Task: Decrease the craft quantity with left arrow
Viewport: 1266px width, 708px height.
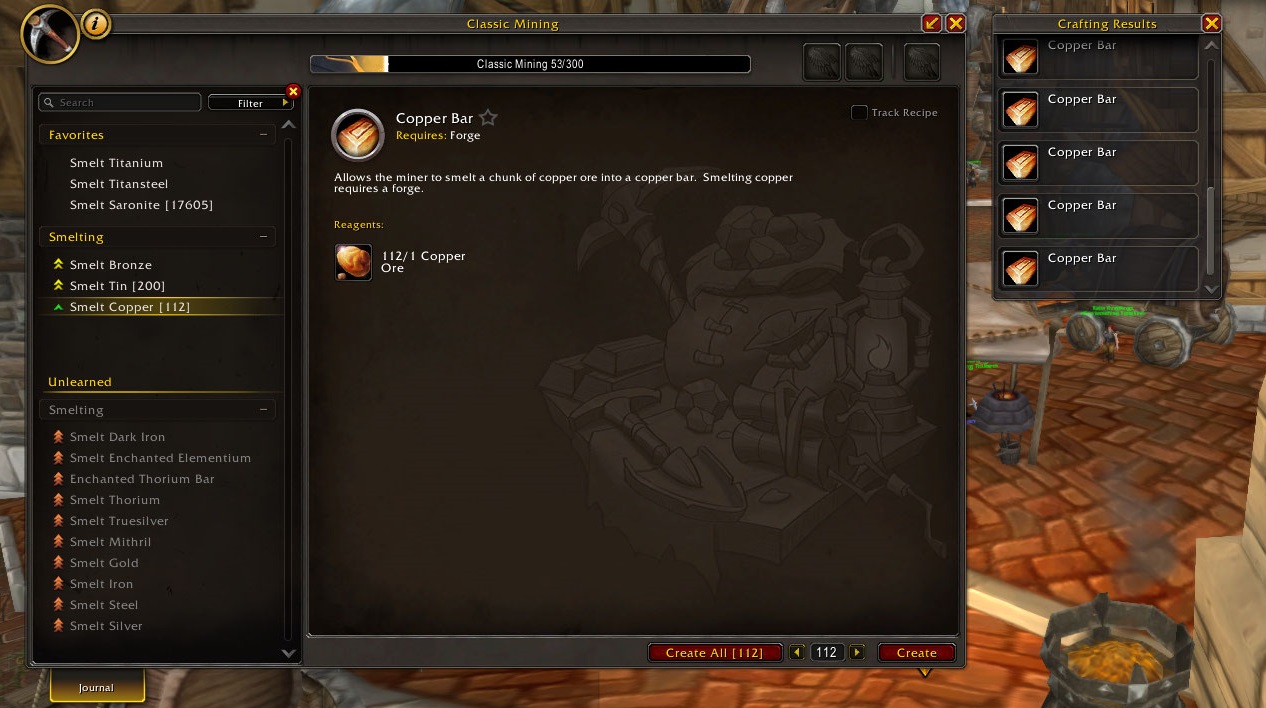Action: tap(797, 652)
